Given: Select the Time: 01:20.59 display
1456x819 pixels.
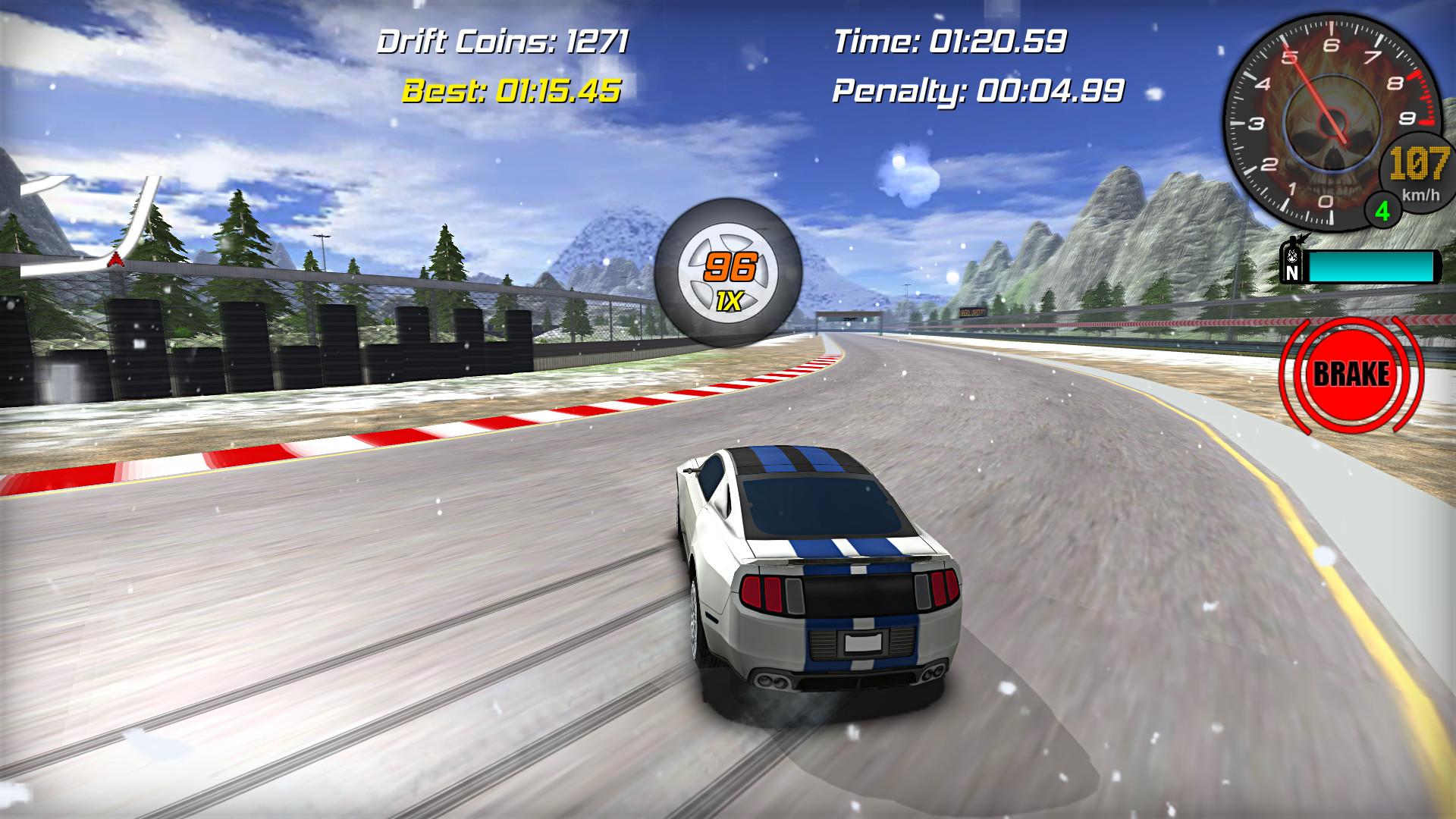Looking at the screenshot, I should click(x=952, y=39).
